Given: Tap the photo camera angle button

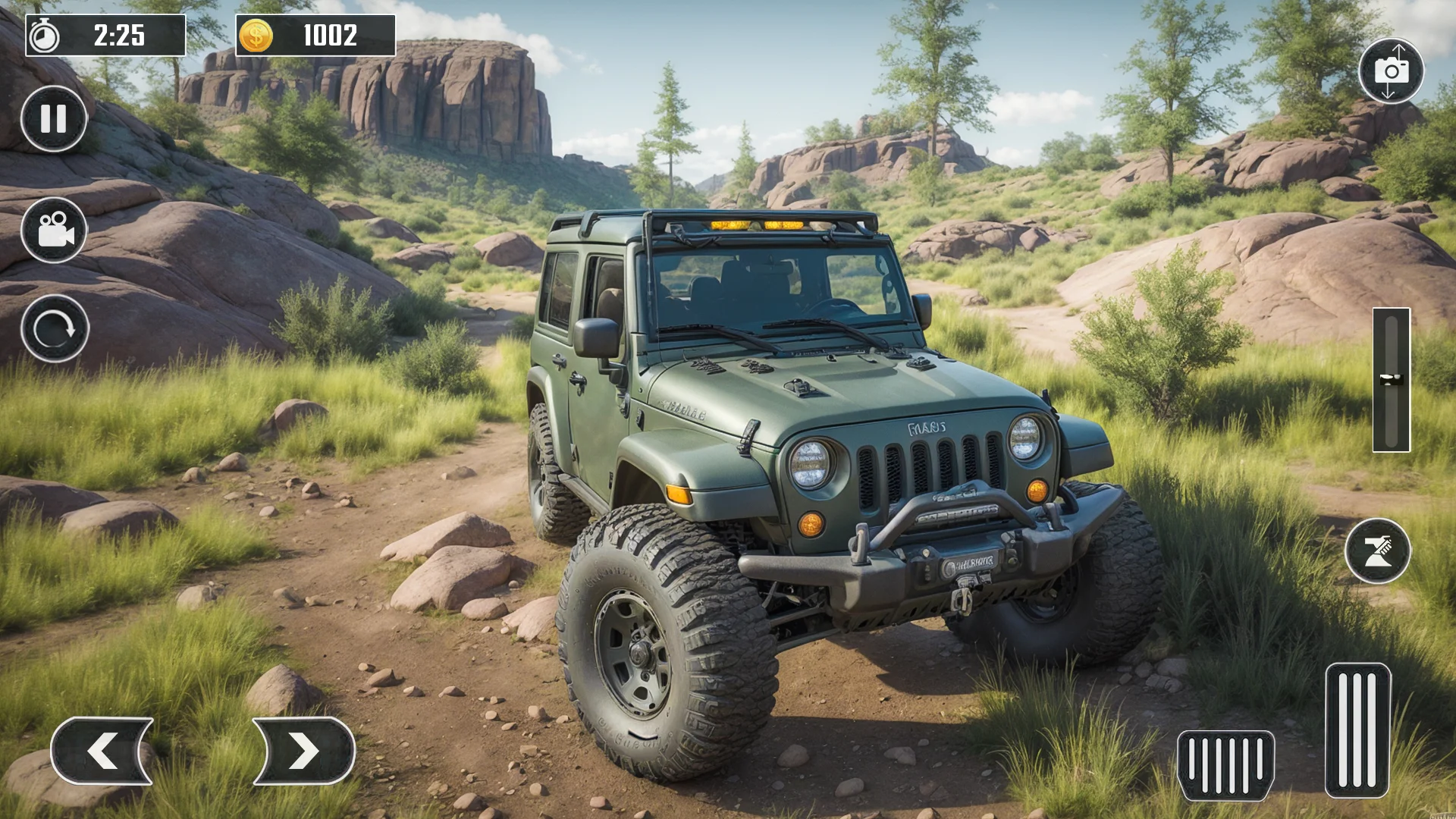Looking at the screenshot, I should click(1391, 71).
